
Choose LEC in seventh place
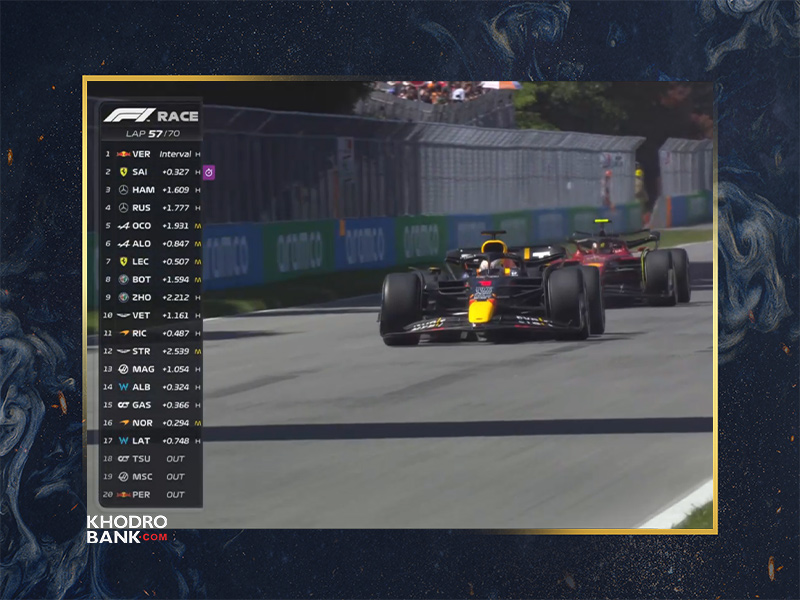tap(152, 261)
